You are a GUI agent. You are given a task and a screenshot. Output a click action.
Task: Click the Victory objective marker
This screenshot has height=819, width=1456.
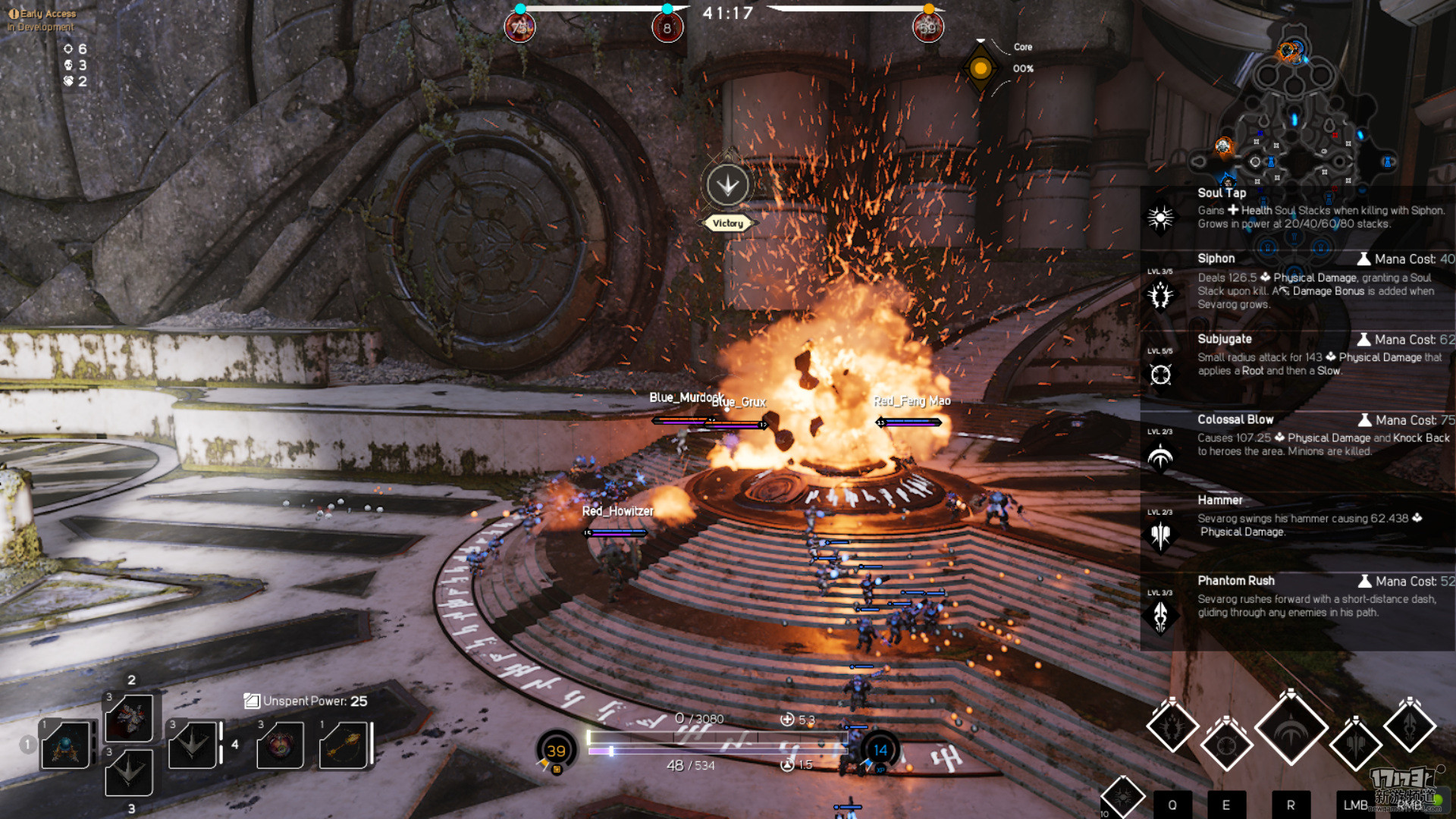point(728,185)
